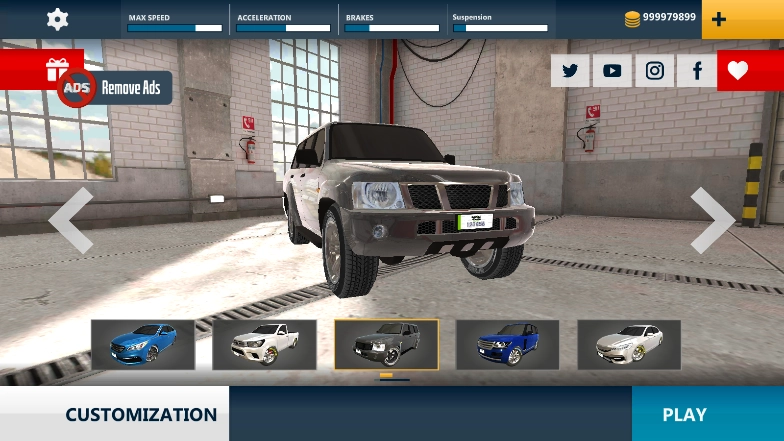Open the Twitter link

[570, 70]
